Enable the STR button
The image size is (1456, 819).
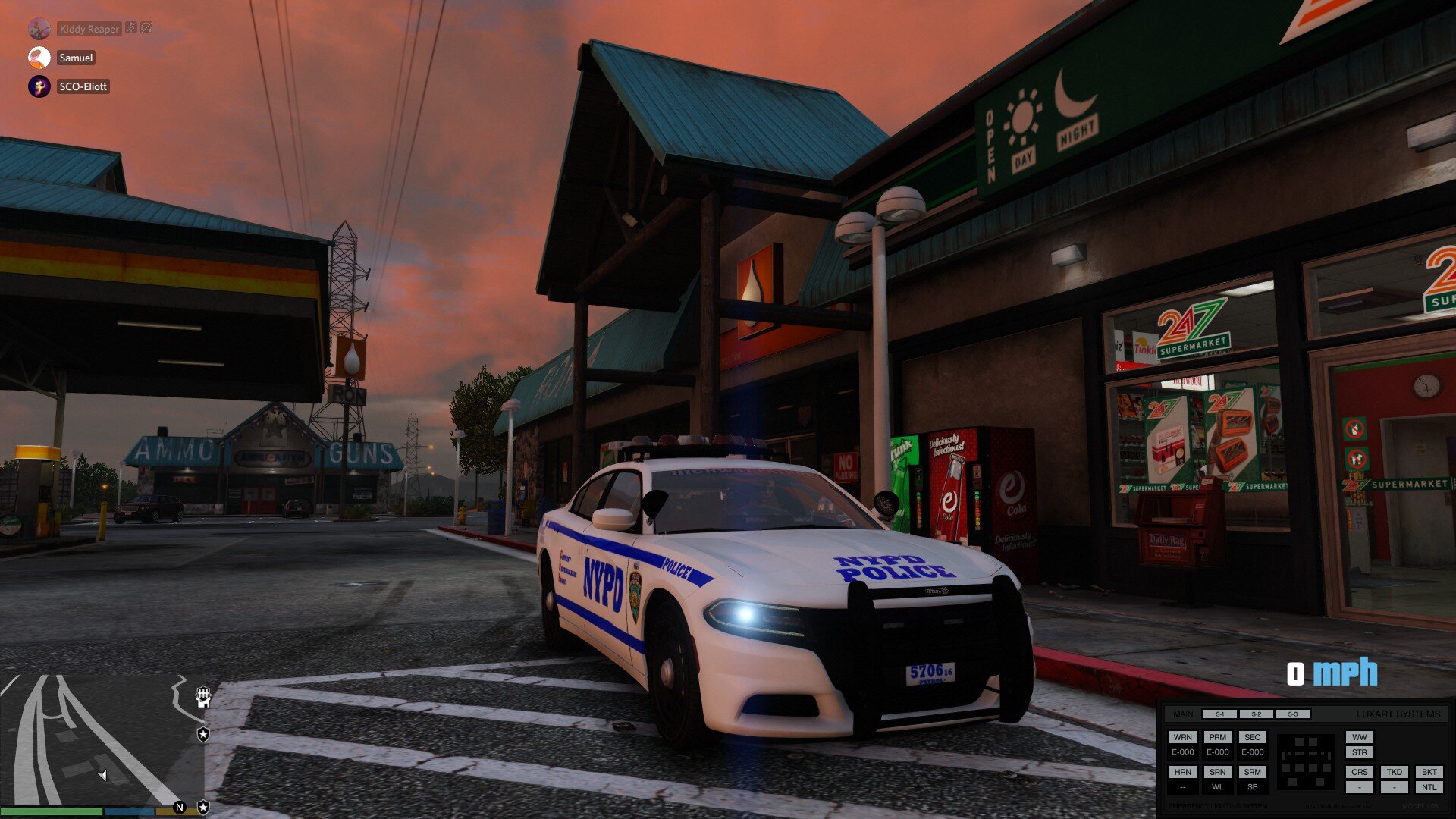(x=1359, y=752)
